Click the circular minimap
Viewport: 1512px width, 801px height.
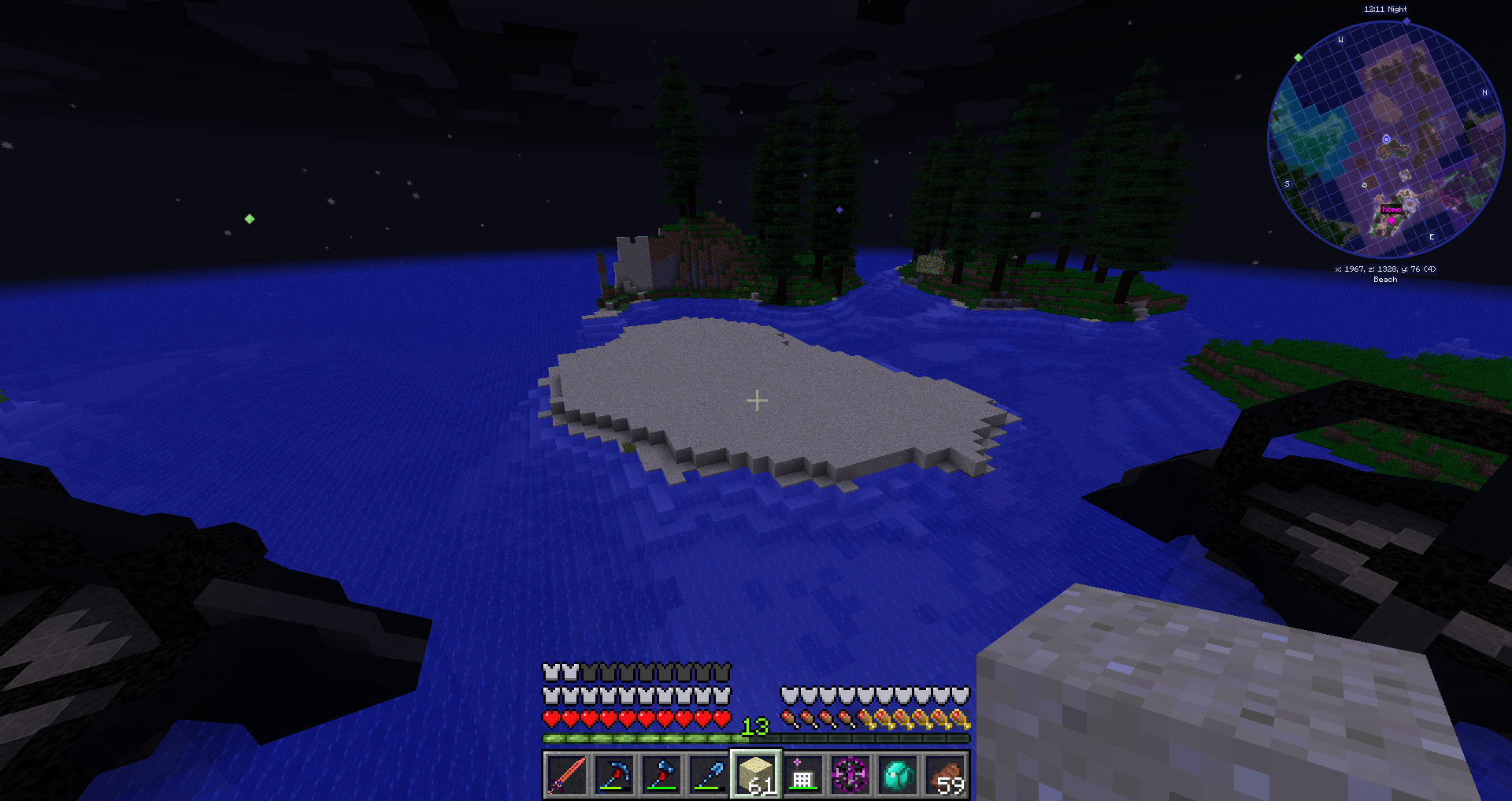pyautogui.click(x=1385, y=139)
